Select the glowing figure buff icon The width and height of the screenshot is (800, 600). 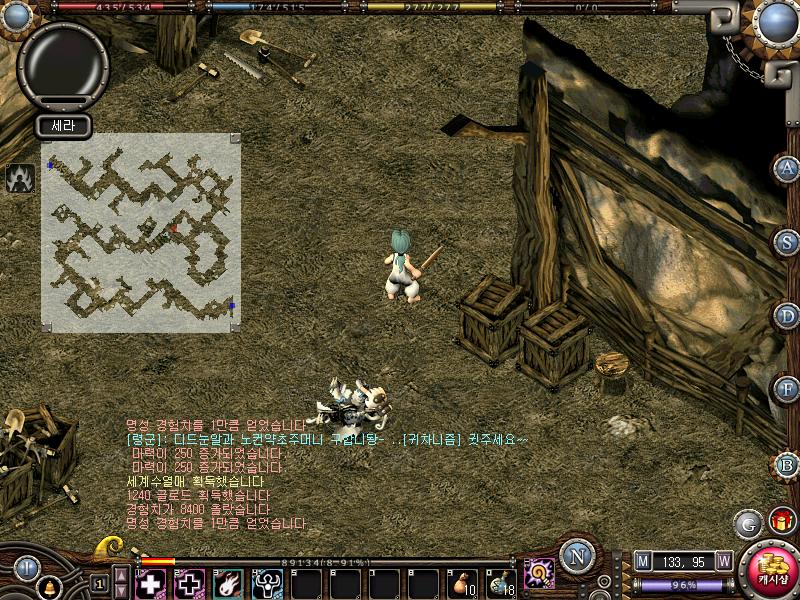(17, 178)
